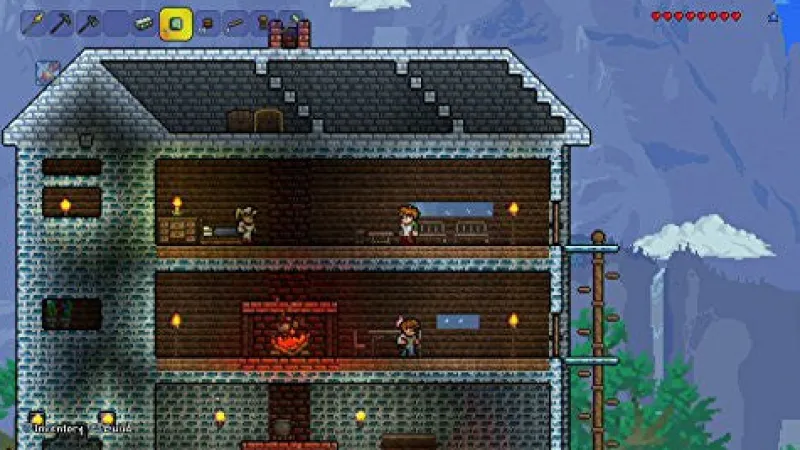
Task: Select the pickaxe in the hotbar
Action: pyautogui.click(x=61, y=21)
